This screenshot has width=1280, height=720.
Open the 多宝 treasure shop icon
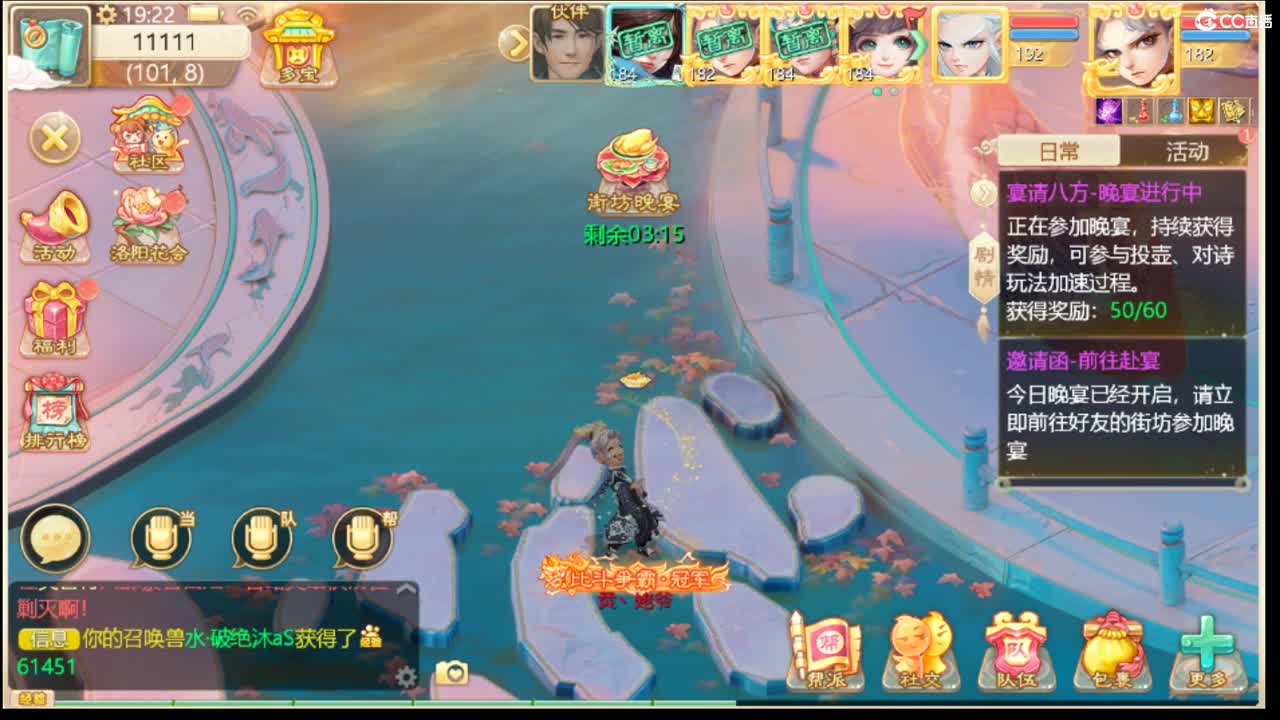tap(296, 48)
